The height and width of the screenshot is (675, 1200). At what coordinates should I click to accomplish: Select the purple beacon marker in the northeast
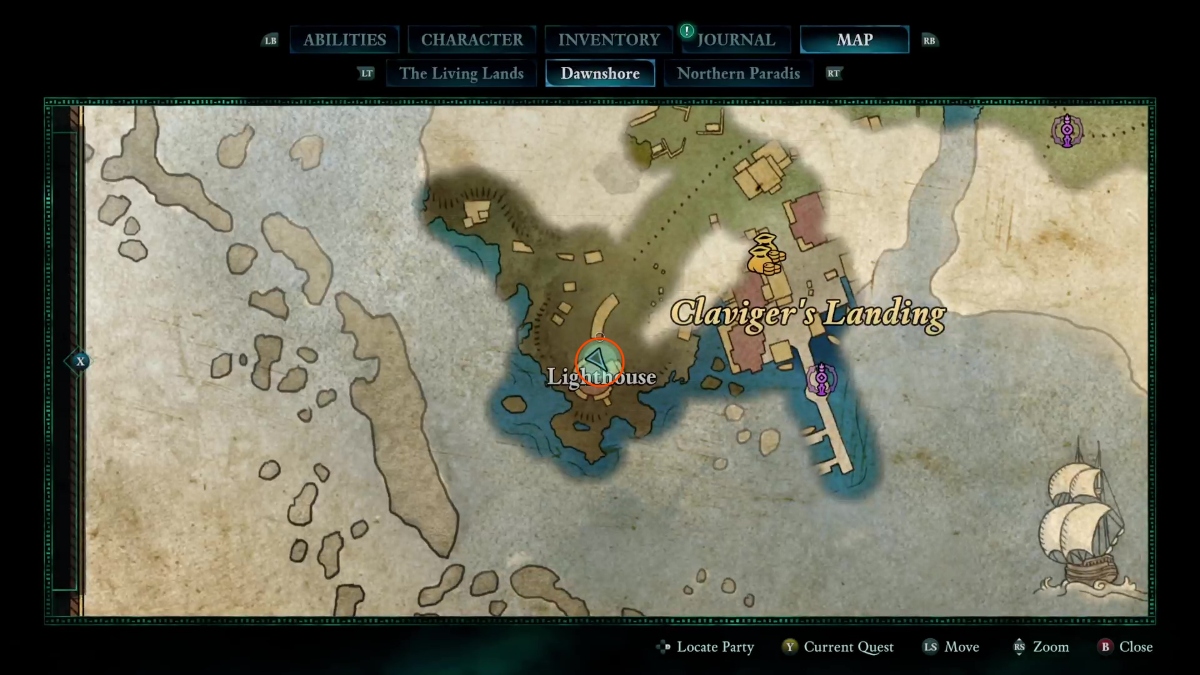coord(1067,130)
